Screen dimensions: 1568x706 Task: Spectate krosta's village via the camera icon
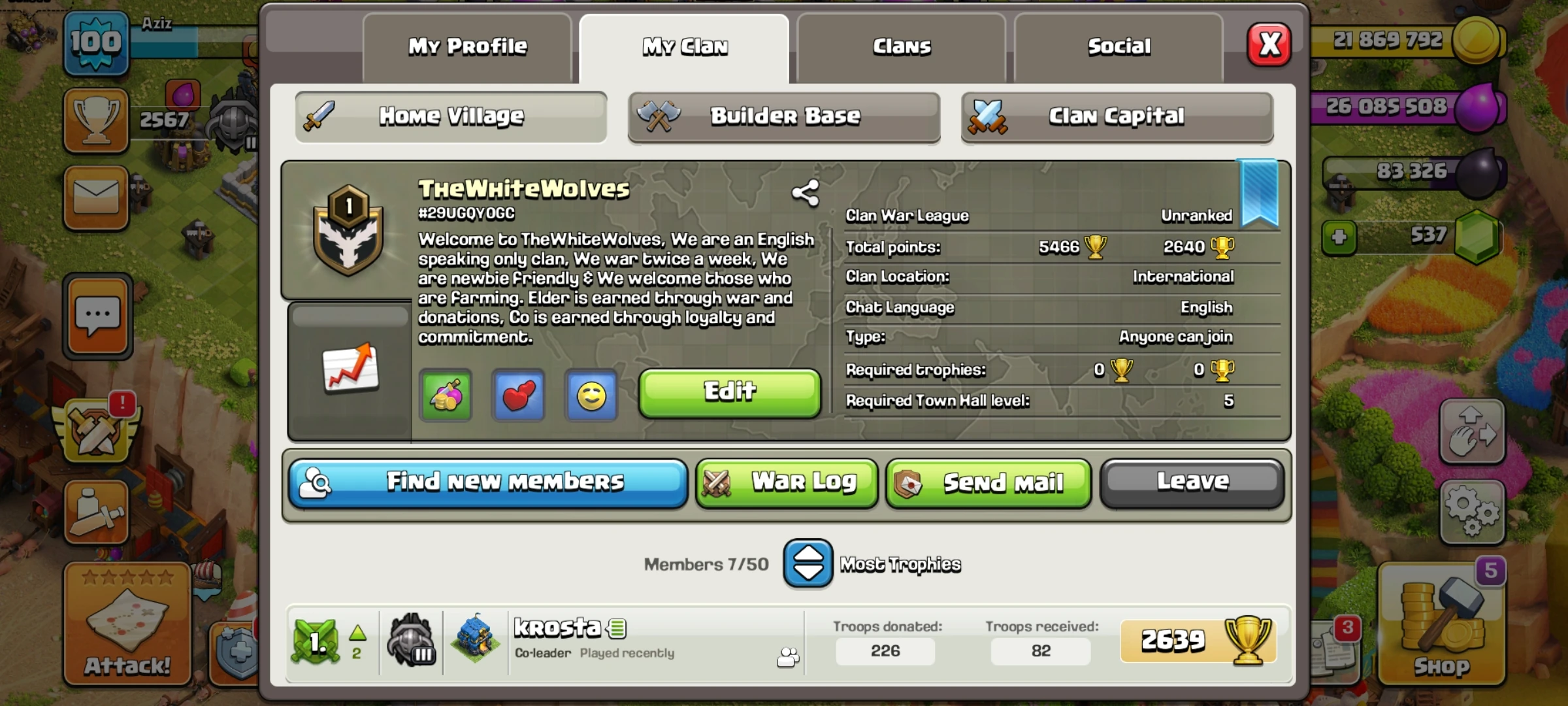point(789,658)
